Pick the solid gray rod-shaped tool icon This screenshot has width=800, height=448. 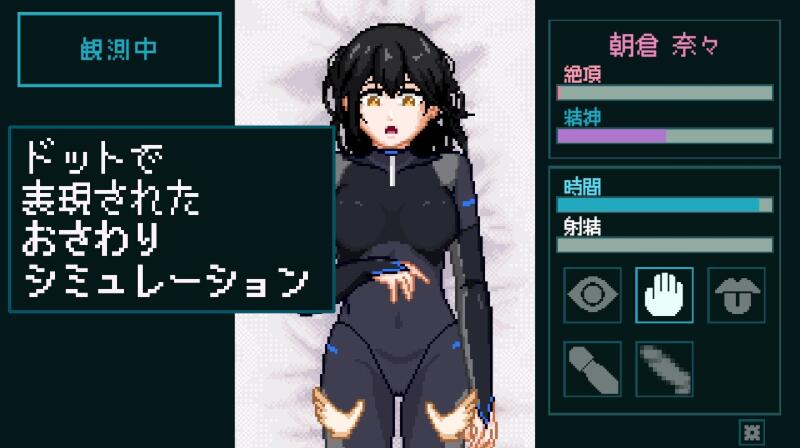593,368
